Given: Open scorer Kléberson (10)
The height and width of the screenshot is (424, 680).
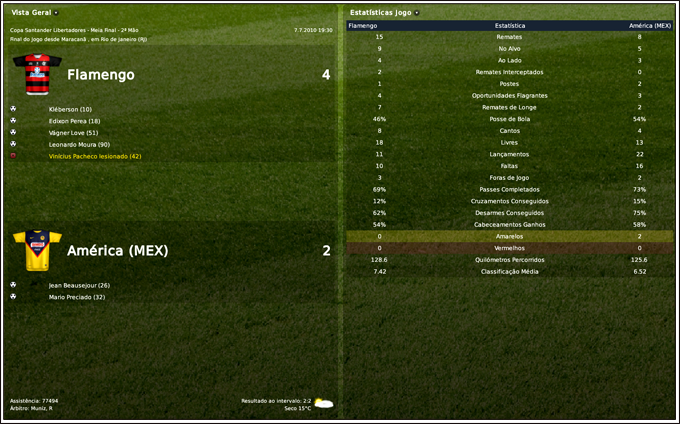Looking at the screenshot, I should tap(70, 109).
